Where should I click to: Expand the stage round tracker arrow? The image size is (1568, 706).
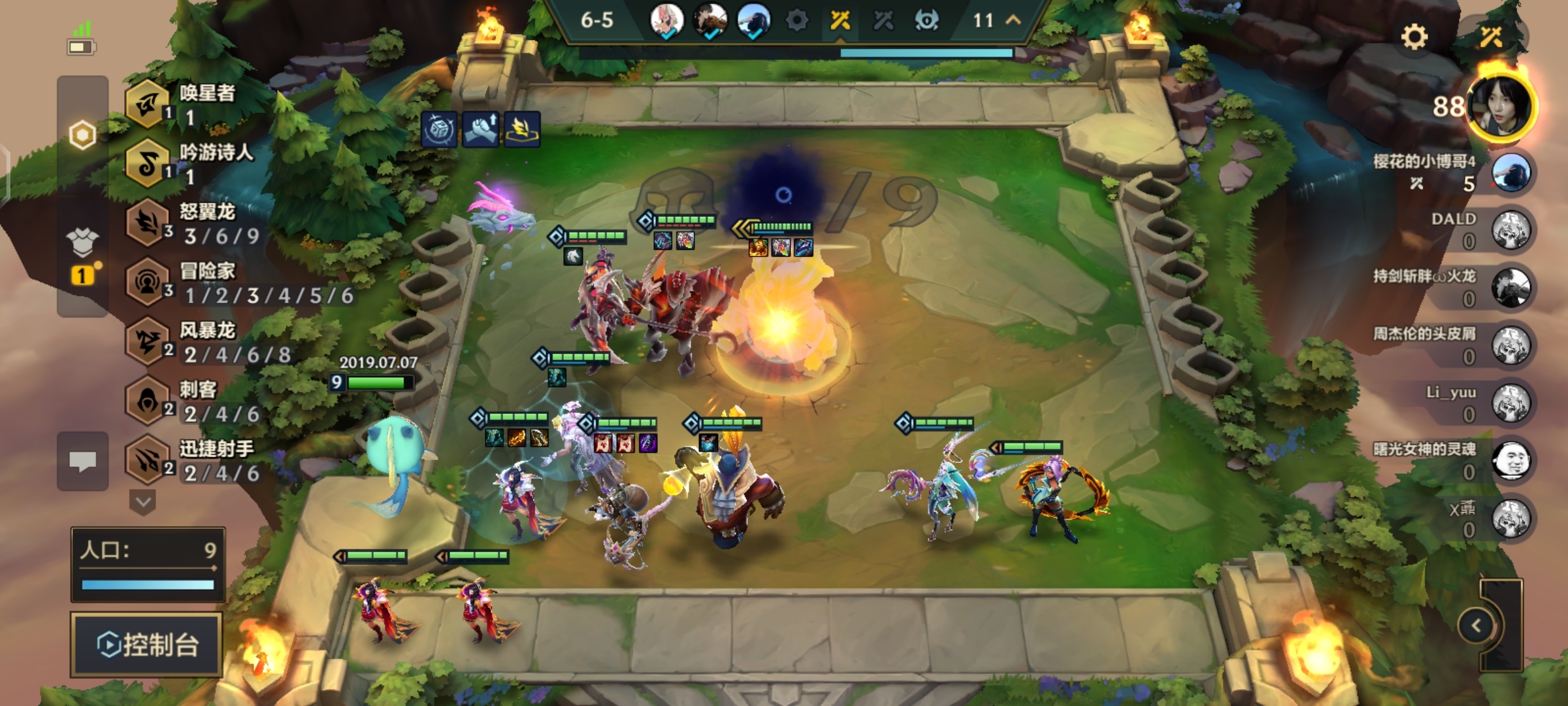pyautogui.click(x=1013, y=20)
